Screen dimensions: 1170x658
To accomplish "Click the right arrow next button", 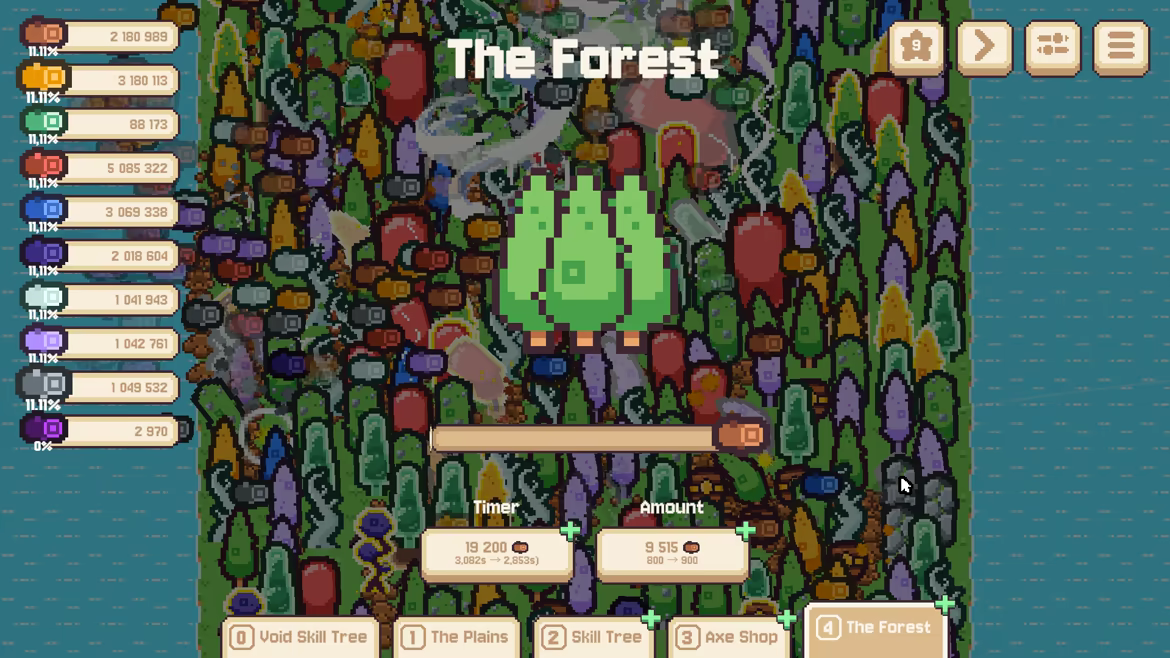I will [984, 46].
